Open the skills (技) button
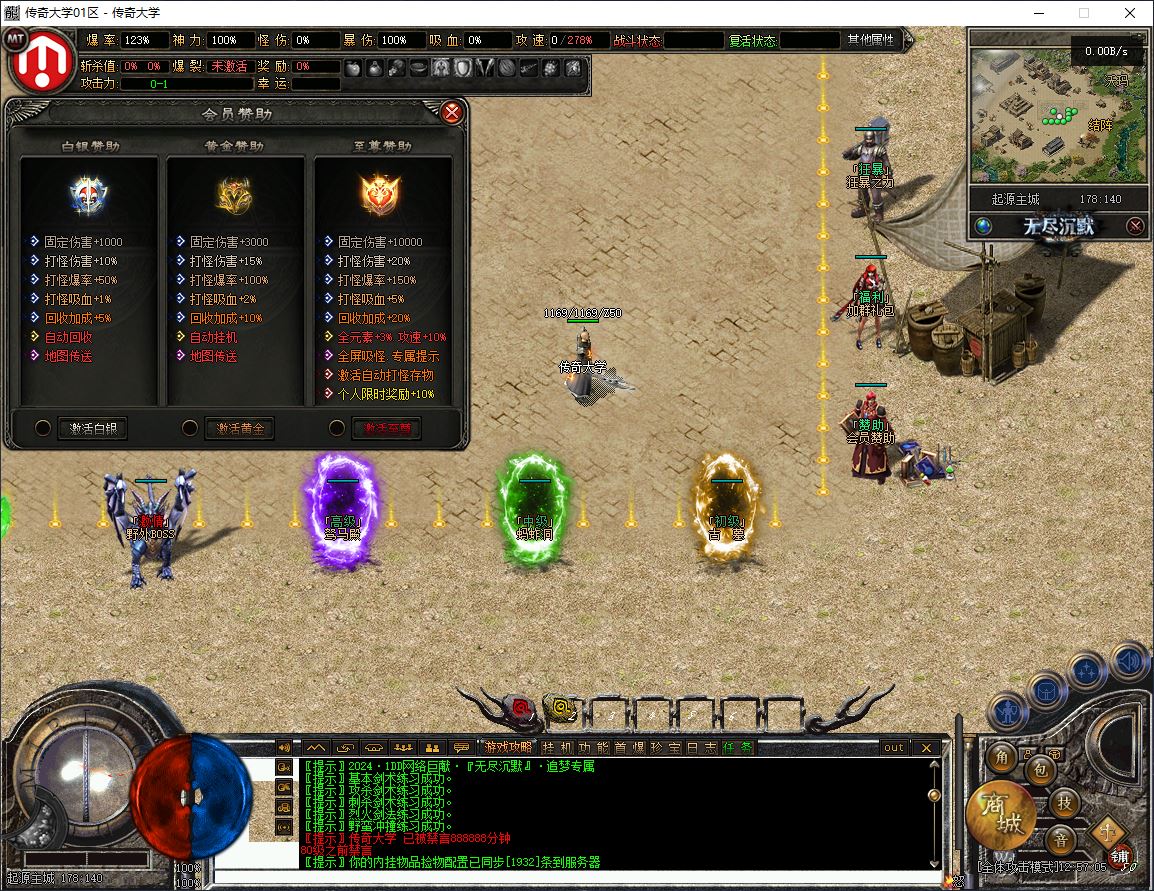 [x=1066, y=801]
